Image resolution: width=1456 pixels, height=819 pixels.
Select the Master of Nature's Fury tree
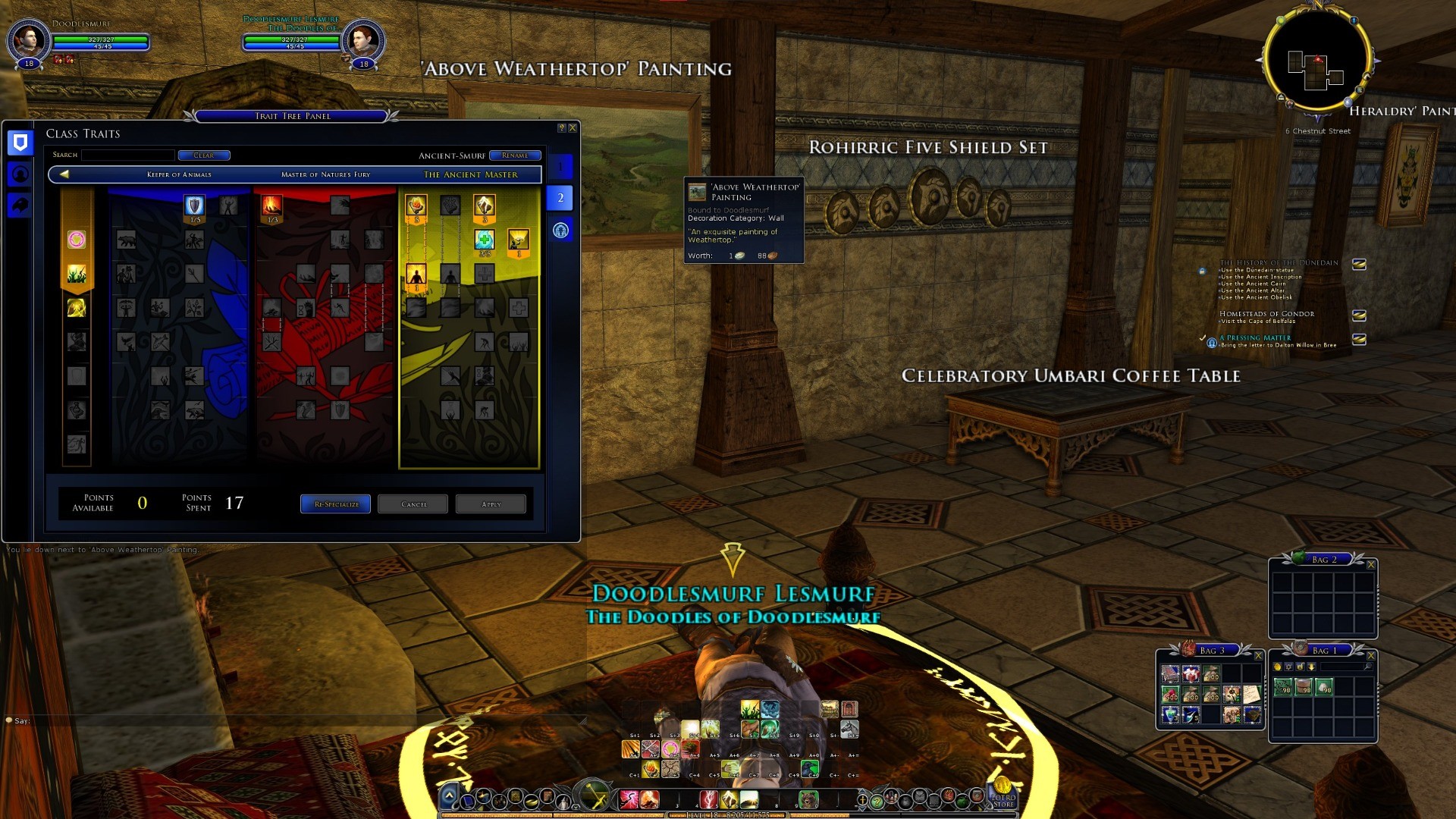[x=325, y=175]
